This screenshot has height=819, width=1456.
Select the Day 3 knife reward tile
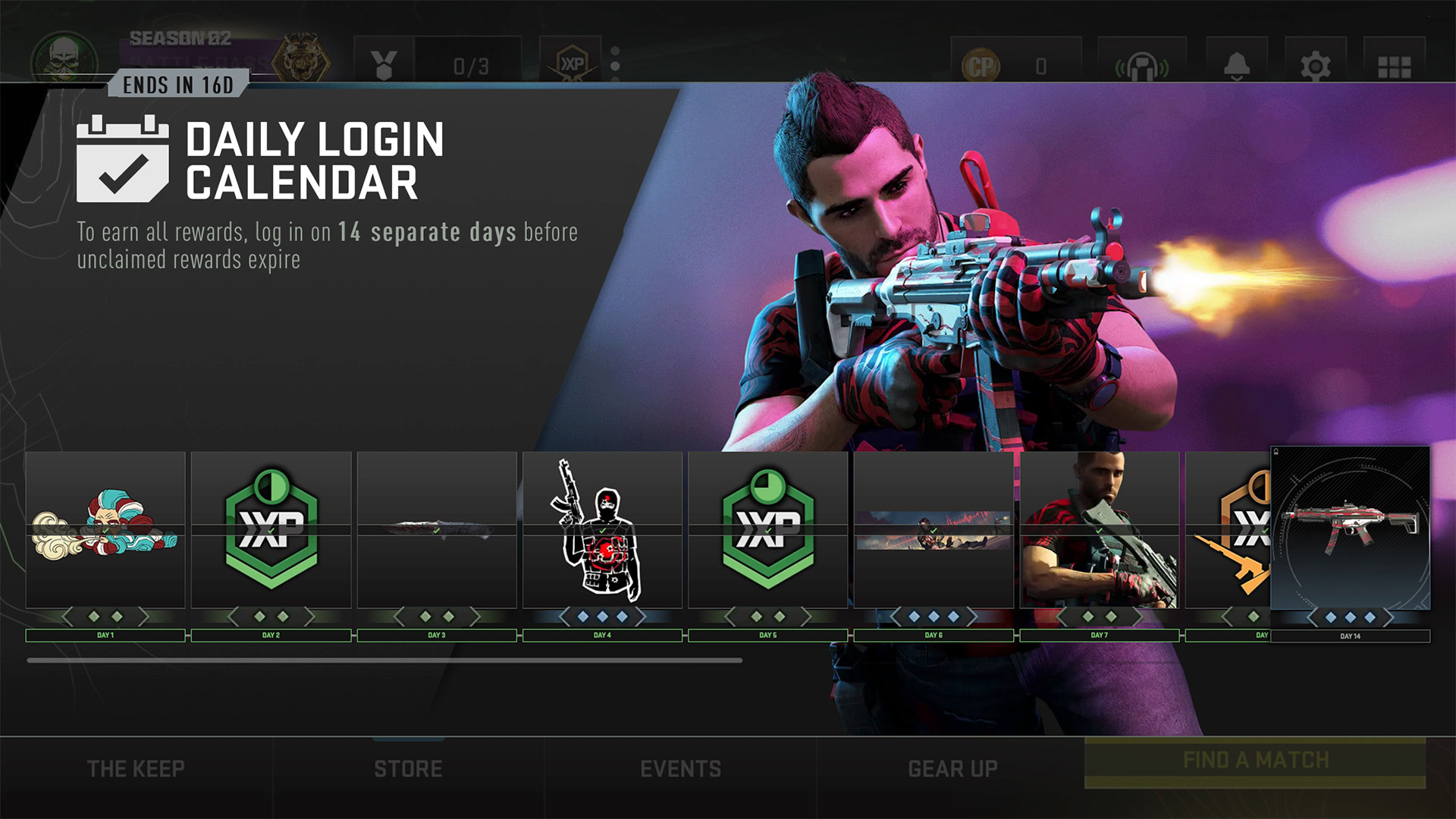point(437,530)
